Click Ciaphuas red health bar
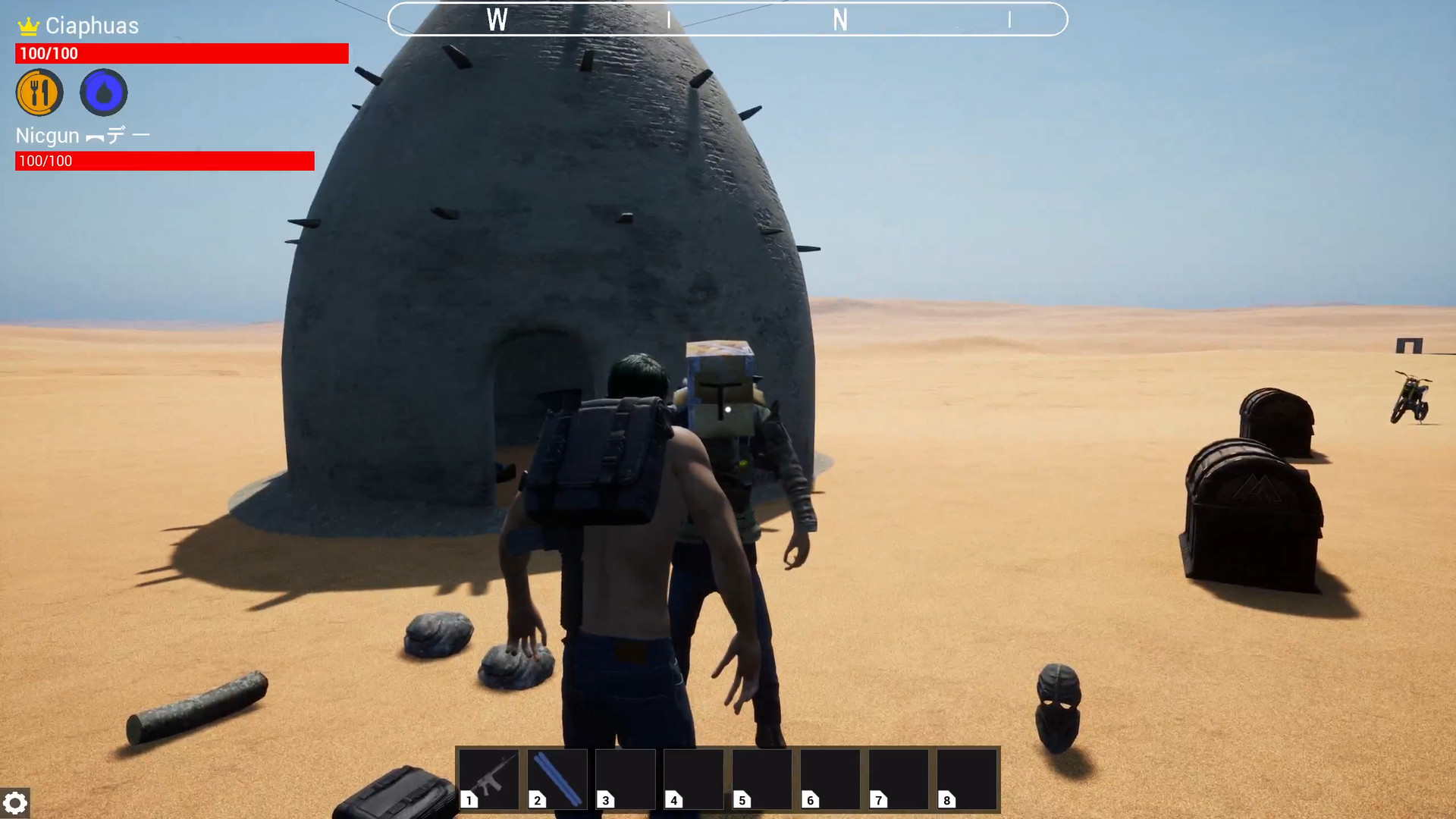 [x=182, y=53]
